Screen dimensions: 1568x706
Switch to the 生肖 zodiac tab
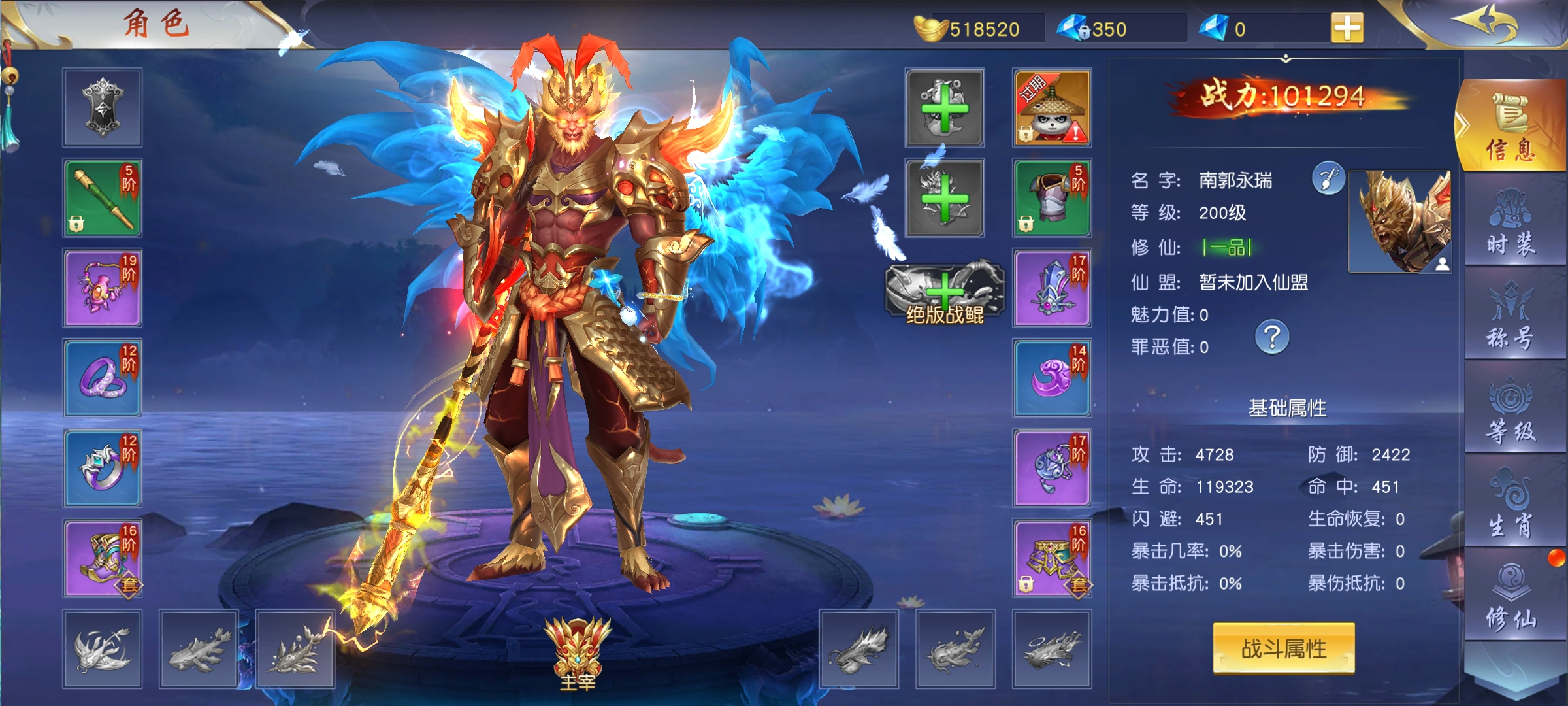pyautogui.click(x=1512, y=503)
